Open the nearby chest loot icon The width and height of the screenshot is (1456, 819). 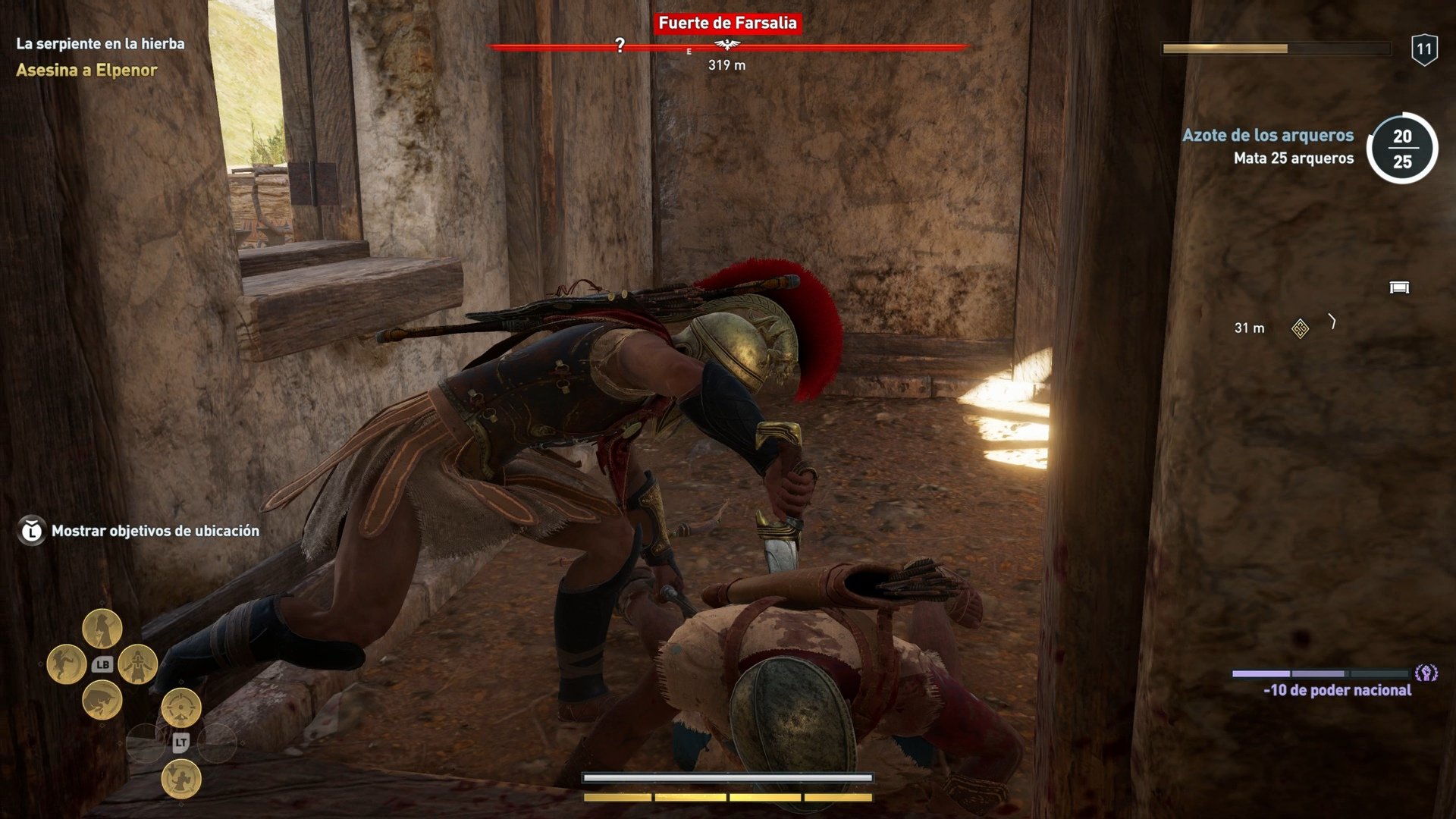tap(1400, 287)
